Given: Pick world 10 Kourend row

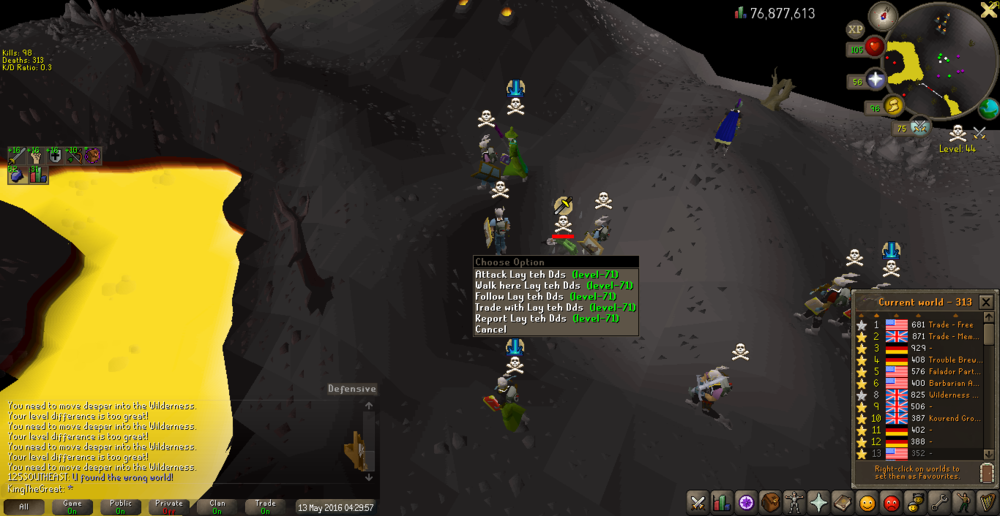Looking at the screenshot, I should pyautogui.click(x=920, y=418).
